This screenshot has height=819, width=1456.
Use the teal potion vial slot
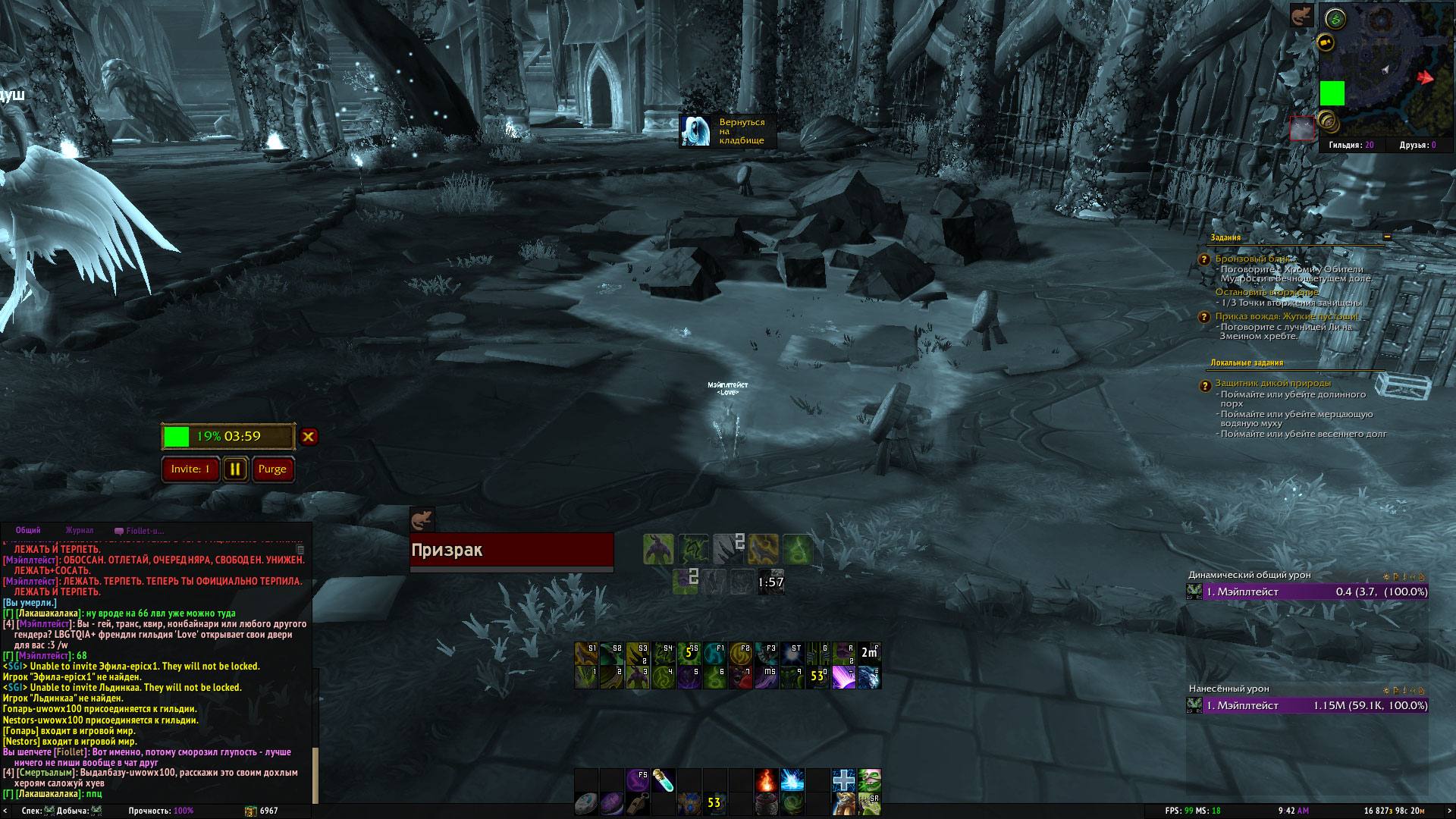[663, 780]
